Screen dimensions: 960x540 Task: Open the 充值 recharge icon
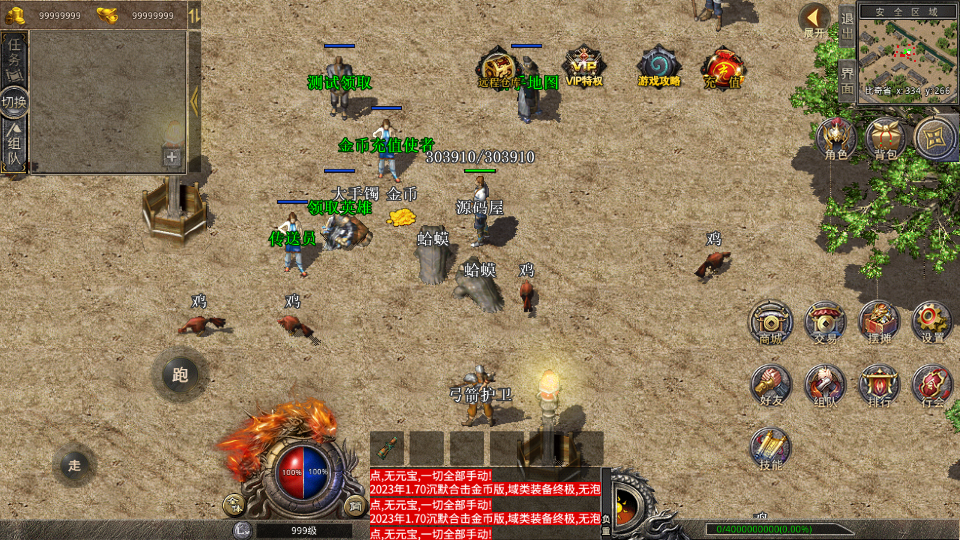click(x=723, y=68)
